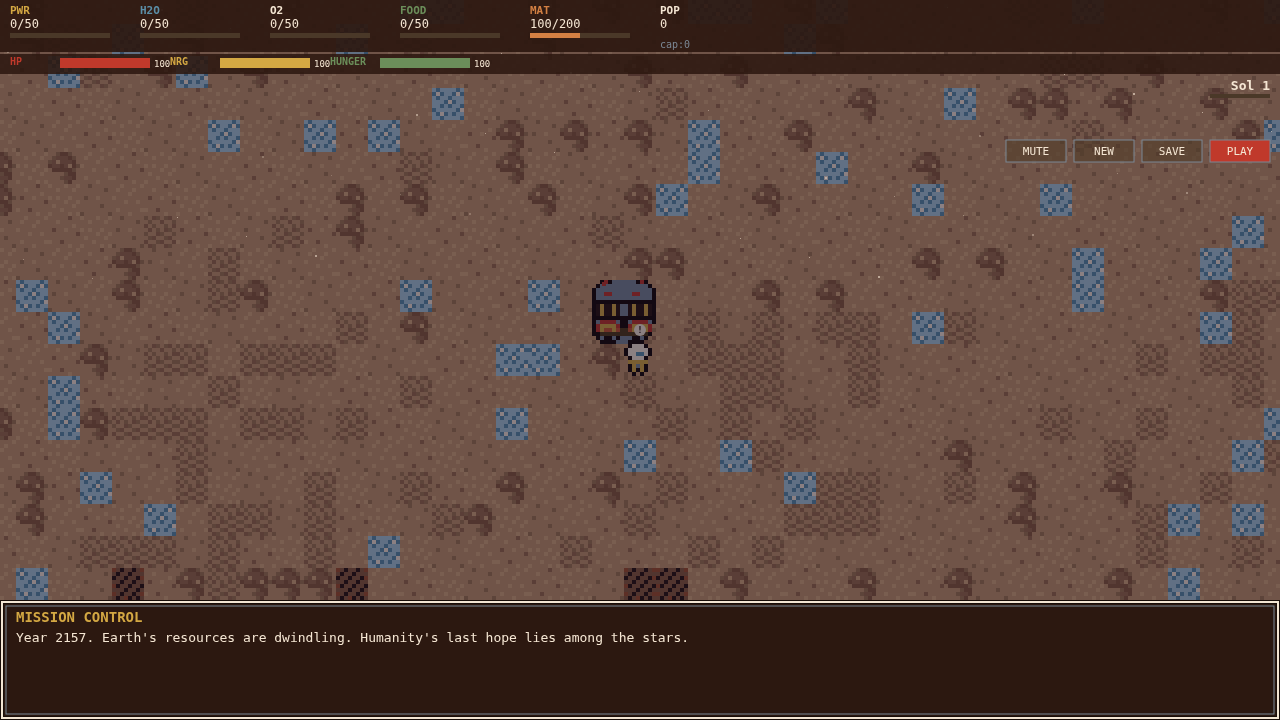
Task: Click the cap:0 indicator
Action: click(x=673, y=44)
